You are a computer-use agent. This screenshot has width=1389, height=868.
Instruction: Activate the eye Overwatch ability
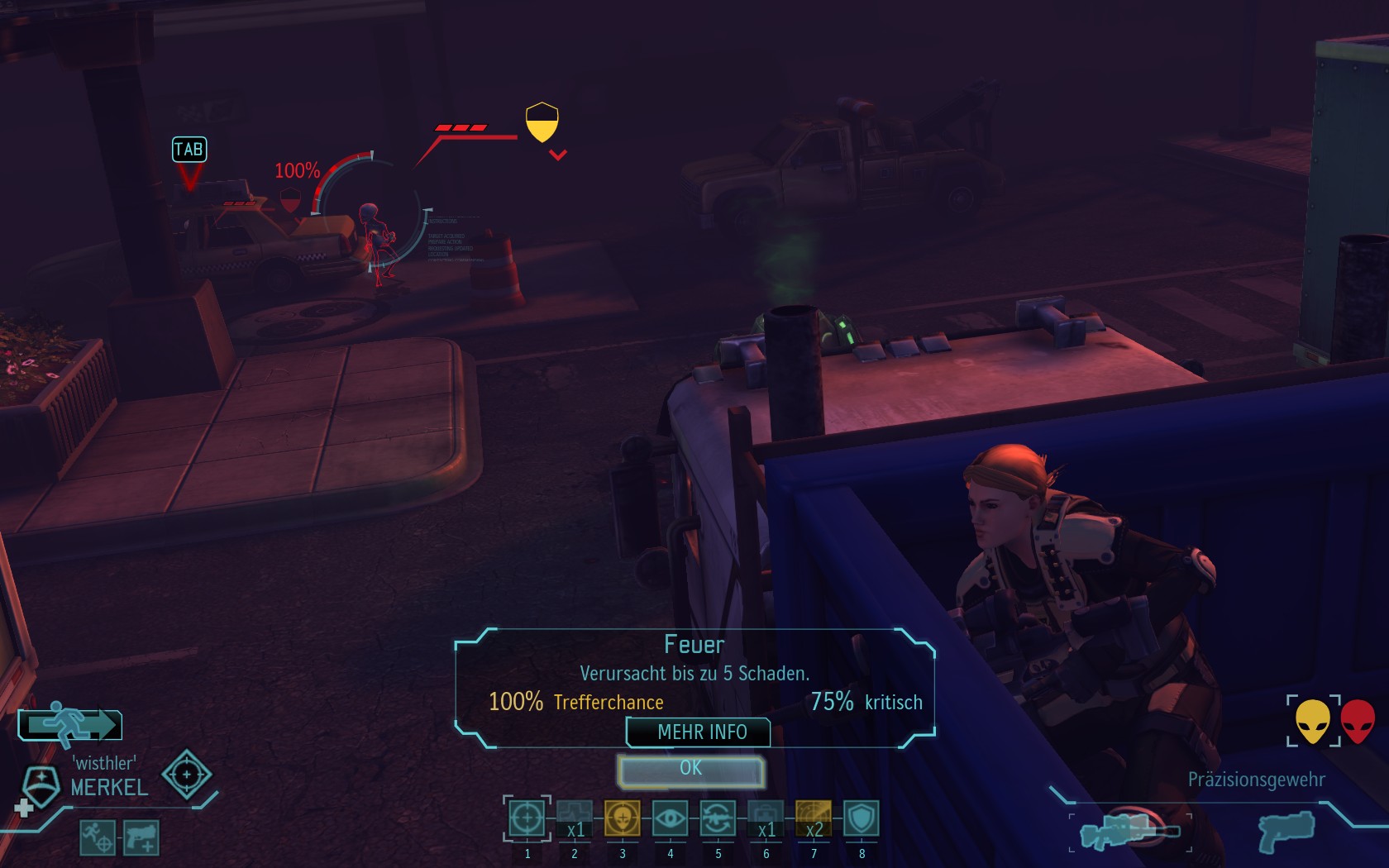pos(670,818)
